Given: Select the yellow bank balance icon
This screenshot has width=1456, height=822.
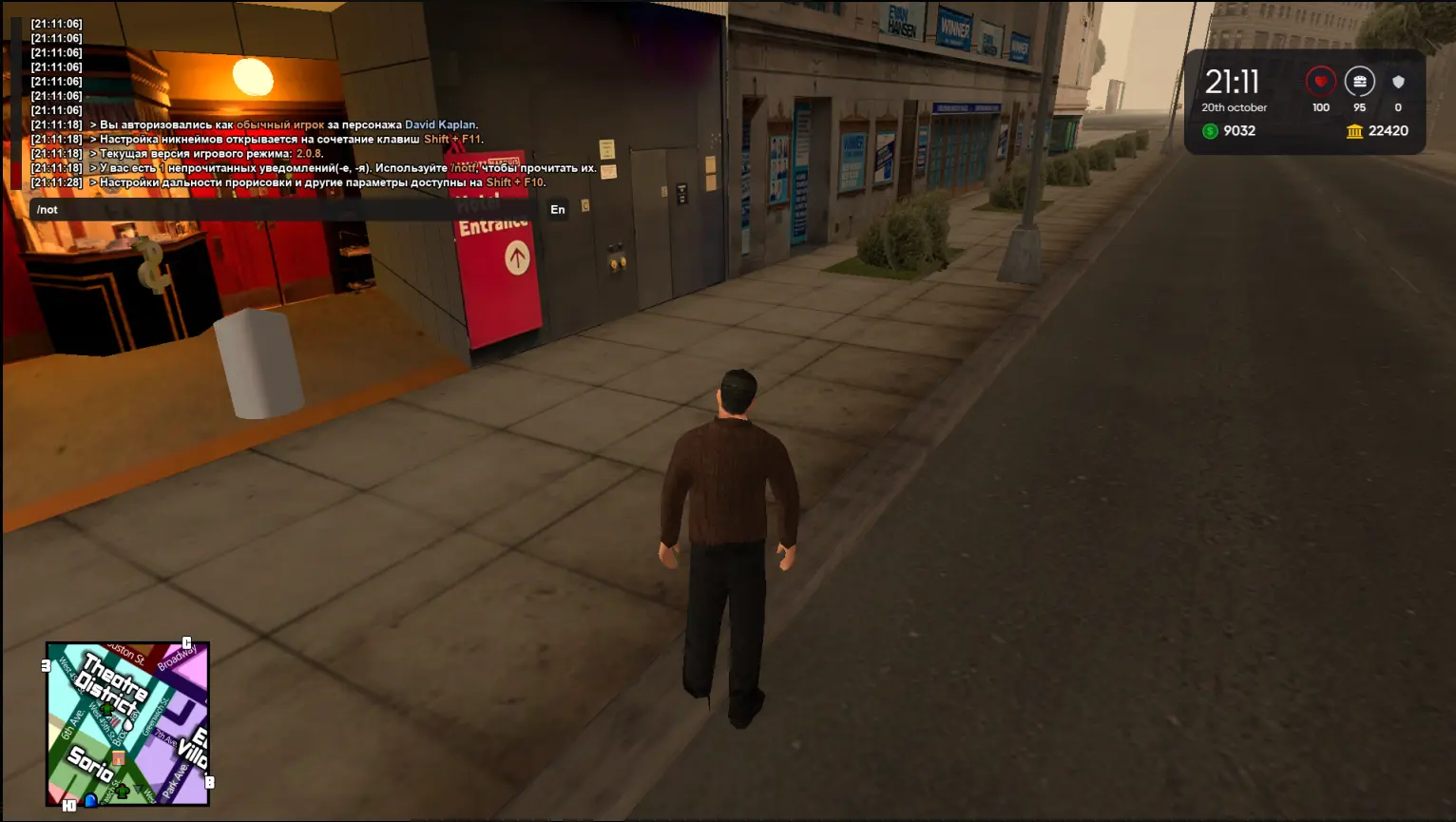Looking at the screenshot, I should point(1354,131).
